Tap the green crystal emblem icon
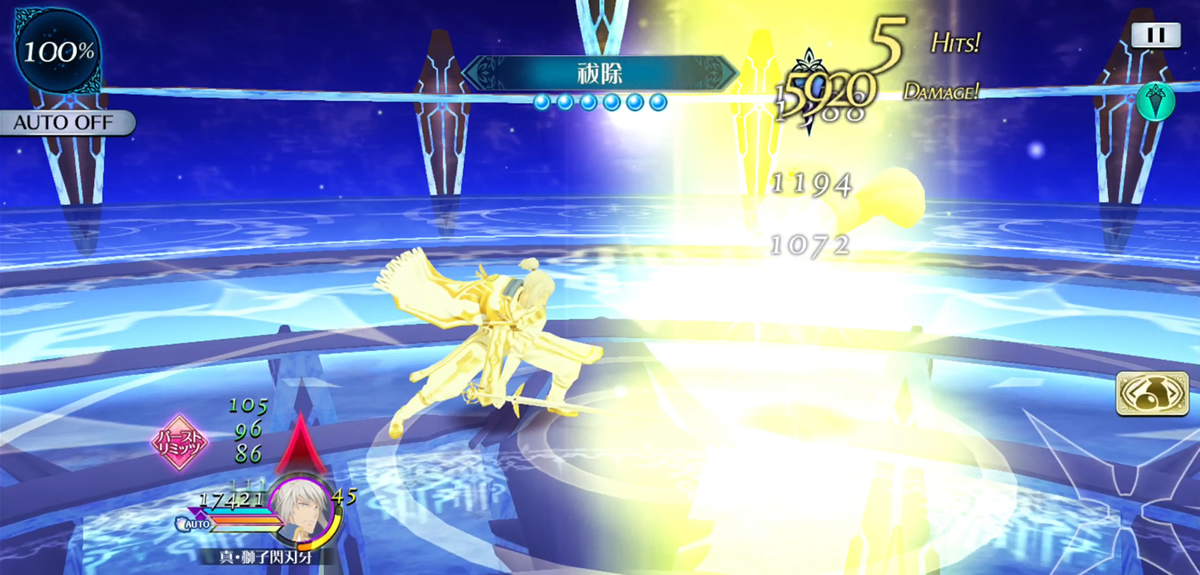The image size is (1200, 575). tap(1153, 101)
